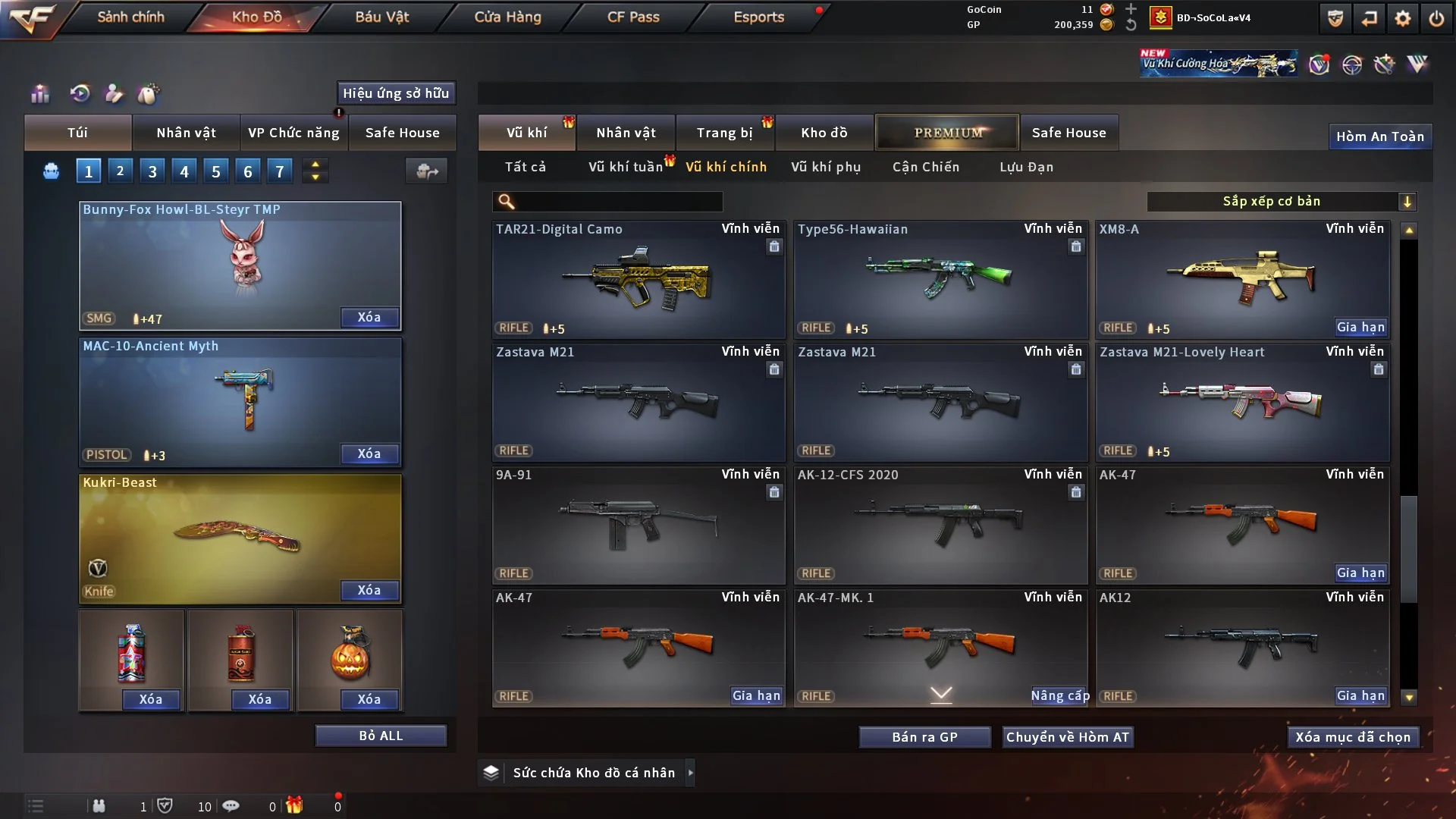Click Chuyển về Hòm AT button
Viewport: 1456px width, 819px height.
[1067, 737]
